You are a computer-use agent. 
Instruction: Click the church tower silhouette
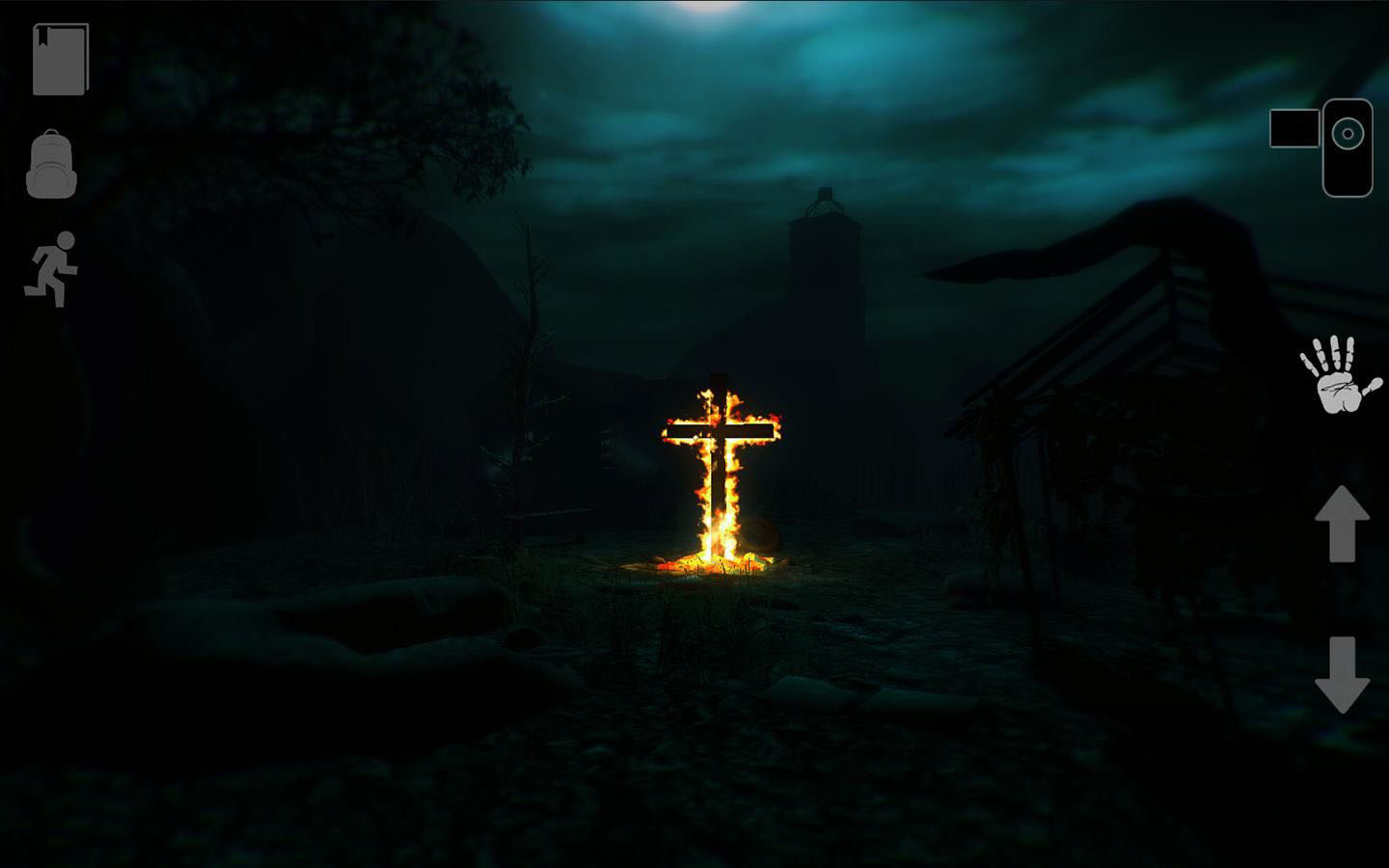[825, 241]
